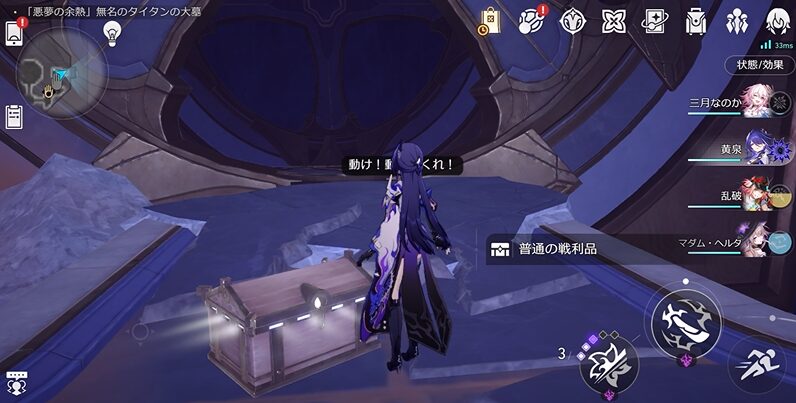
Task: Open the card with plus sign icon
Action: 655,20
